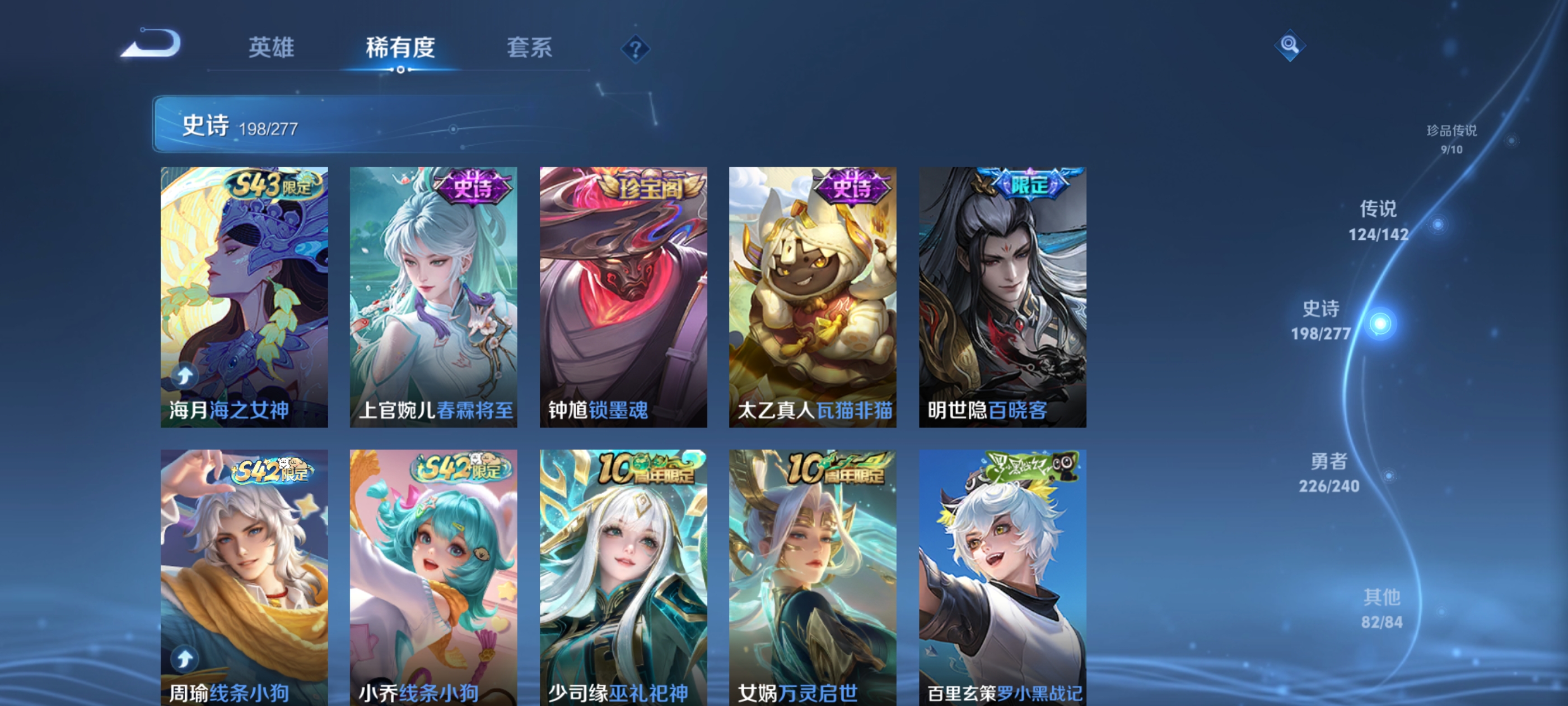This screenshot has width=1568, height=706.
Task: Switch to the 英雄 tab
Action: 271,50
